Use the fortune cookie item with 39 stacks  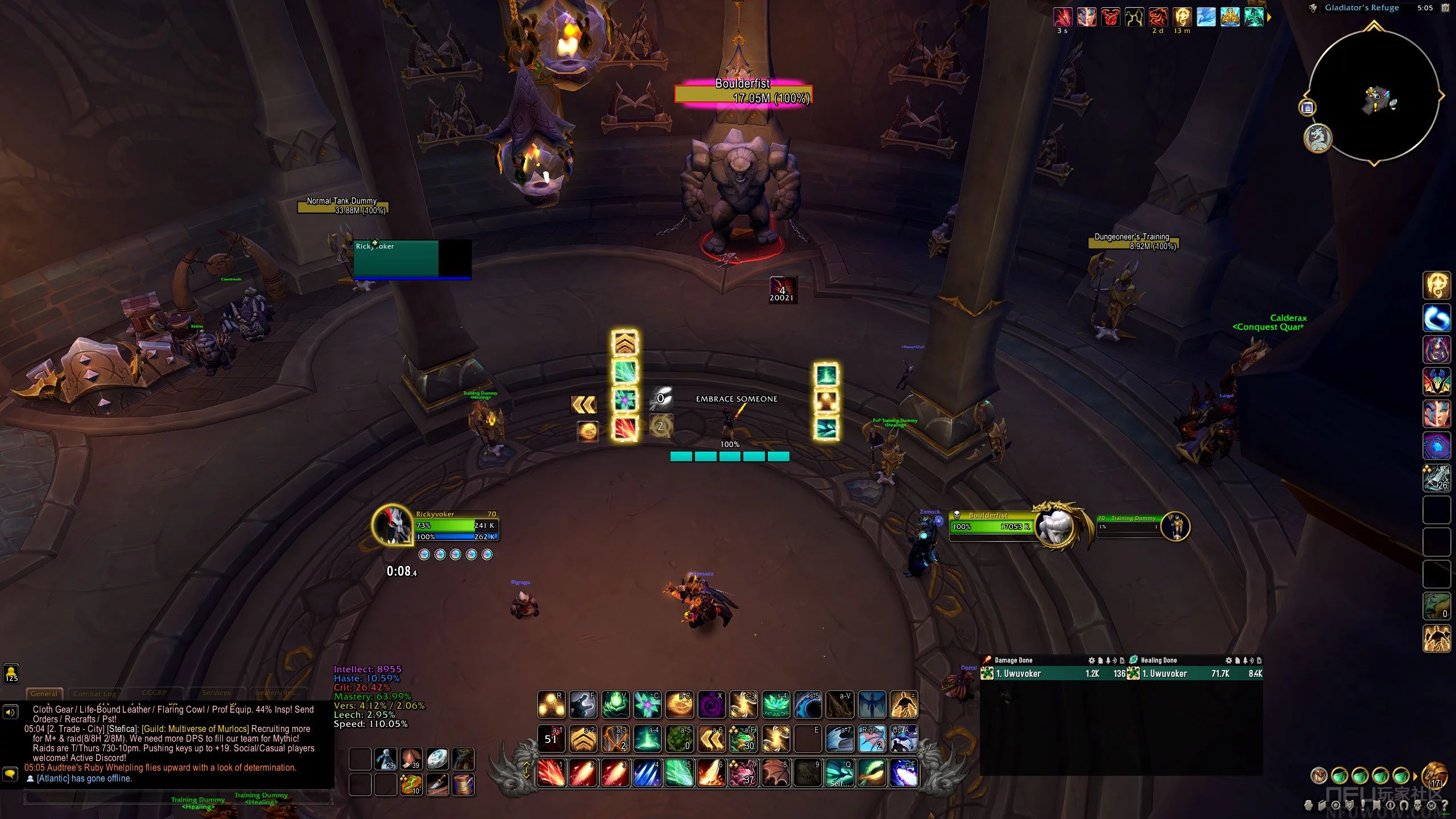[411, 759]
